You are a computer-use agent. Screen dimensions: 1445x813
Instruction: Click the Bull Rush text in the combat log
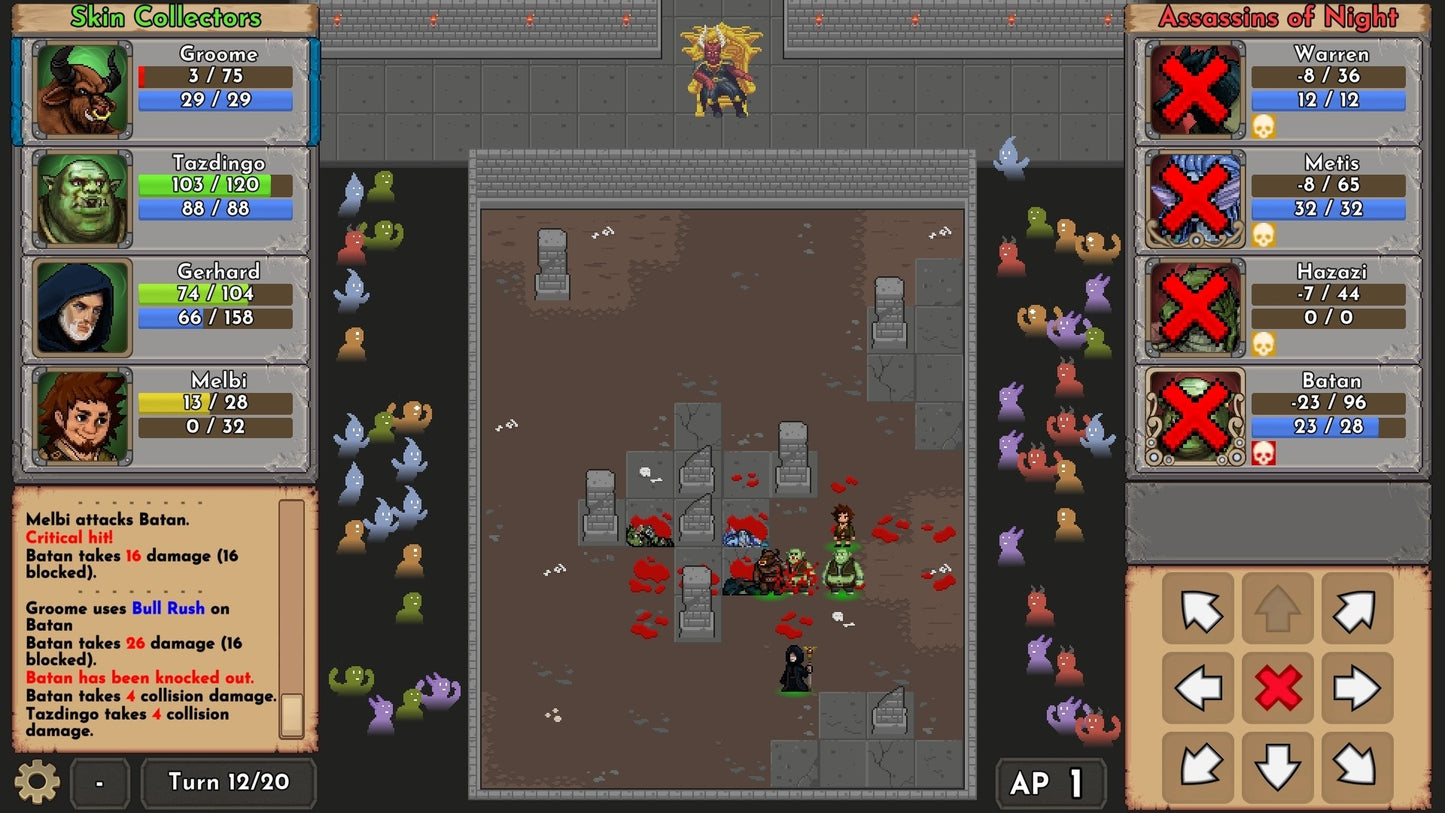point(168,608)
